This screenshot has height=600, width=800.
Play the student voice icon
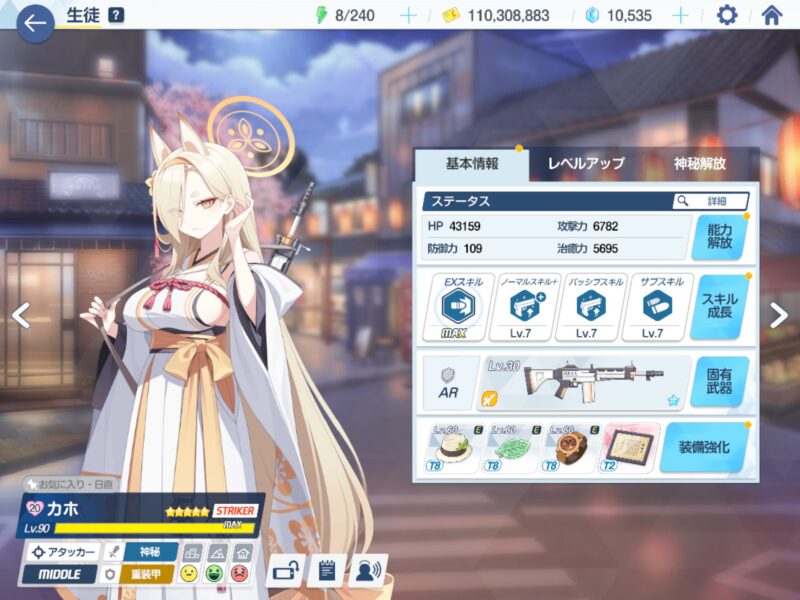pyautogui.click(x=367, y=571)
